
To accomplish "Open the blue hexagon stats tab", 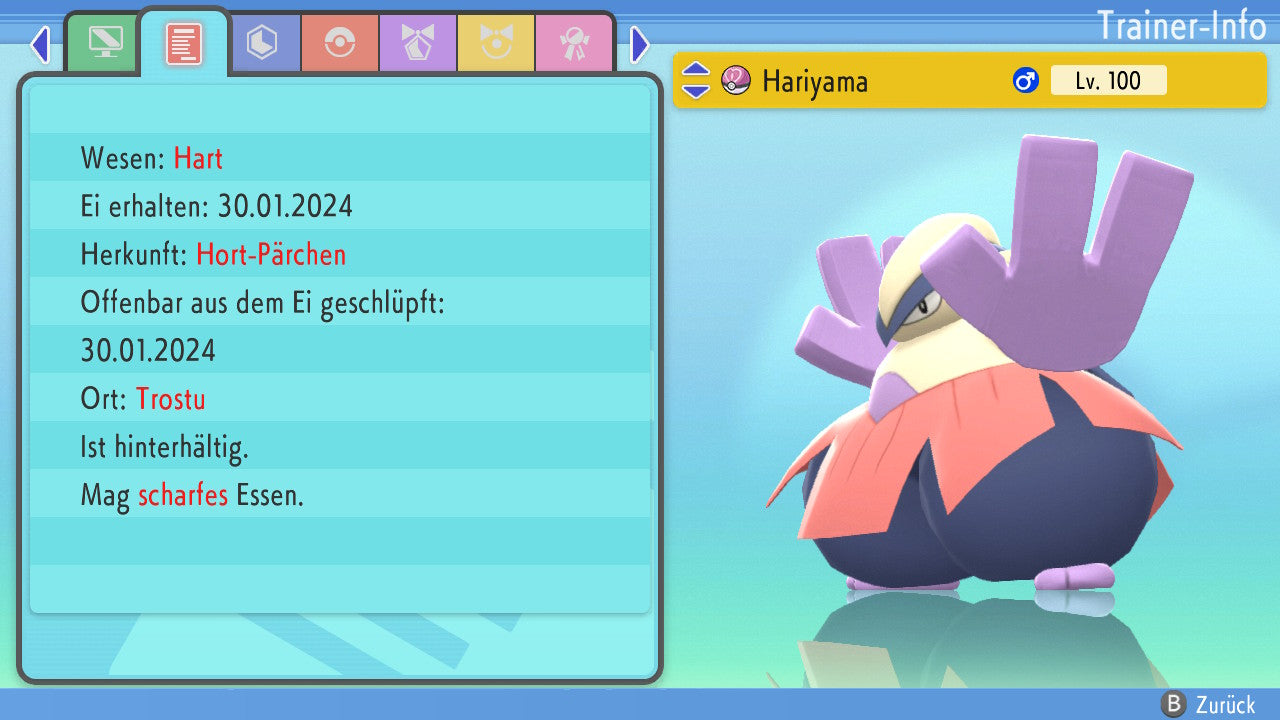I will [262, 43].
